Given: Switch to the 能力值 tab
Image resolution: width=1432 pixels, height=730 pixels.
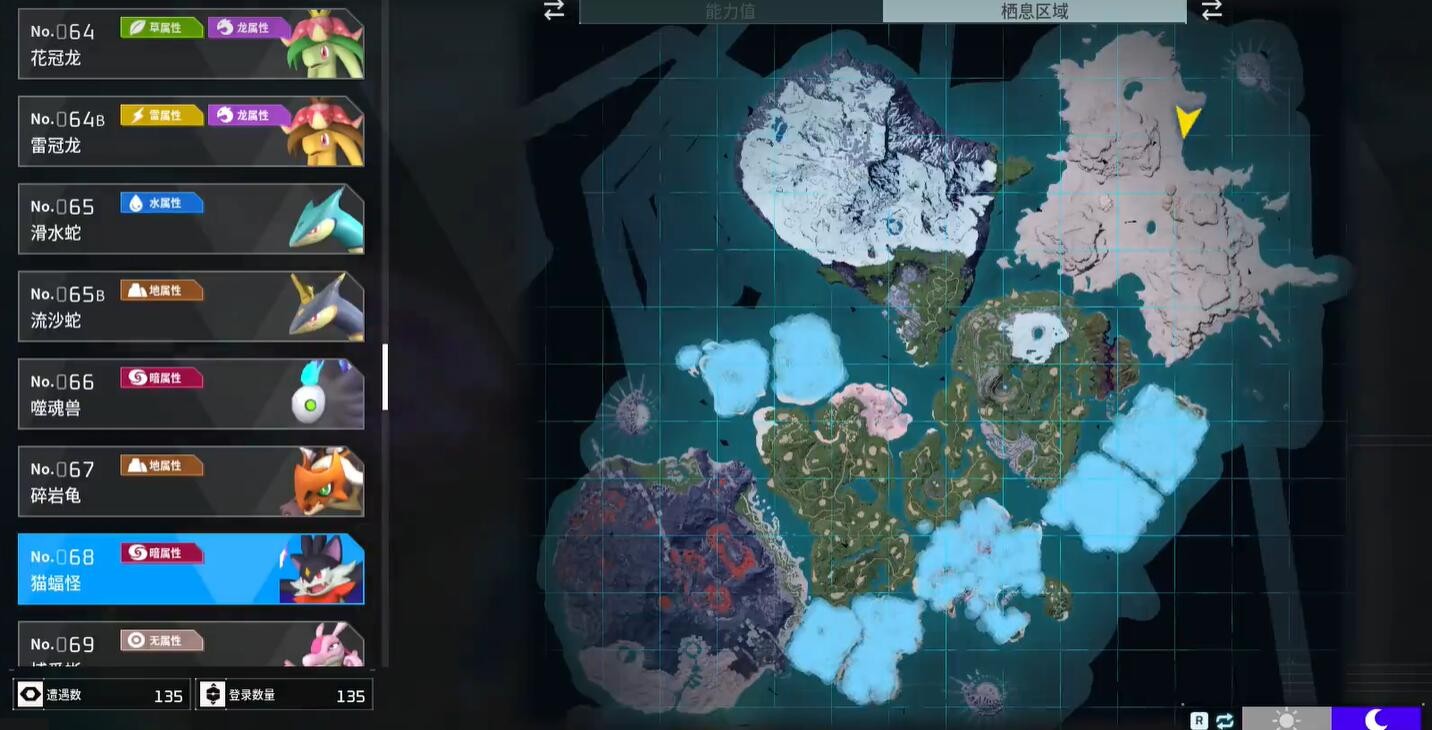Looking at the screenshot, I should pos(731,11).
